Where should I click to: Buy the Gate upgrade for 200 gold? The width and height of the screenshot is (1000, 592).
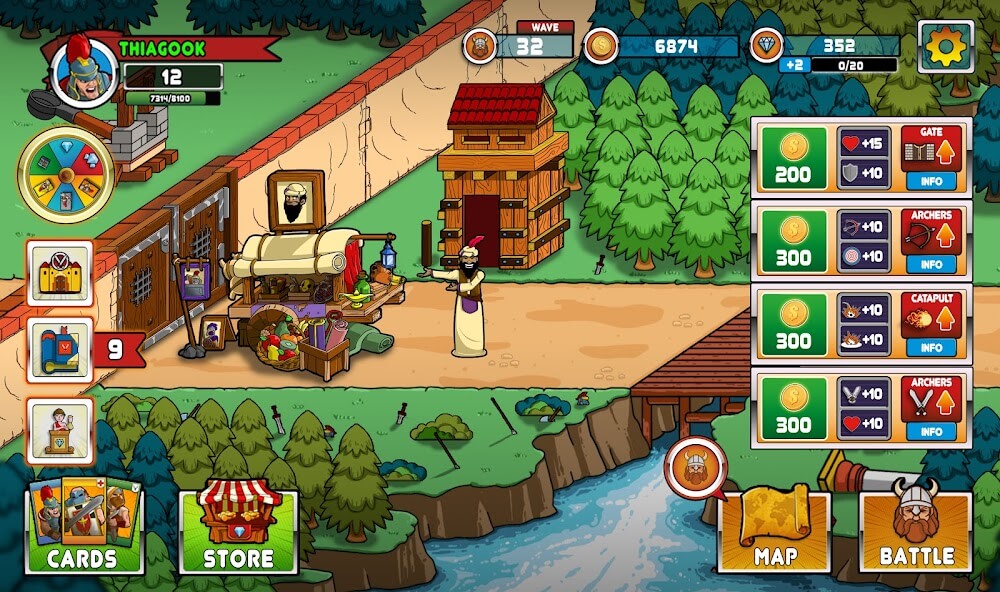(x=793, y=158)
